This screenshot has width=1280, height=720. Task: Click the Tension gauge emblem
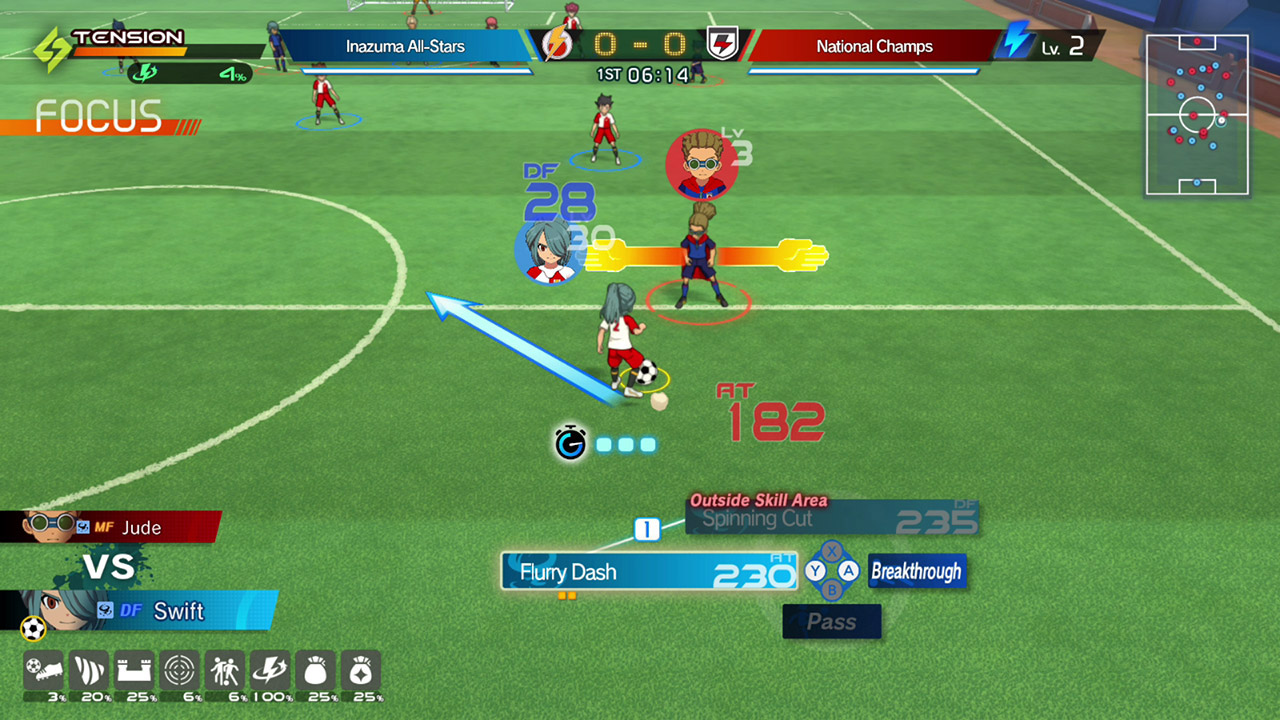(52, 47)
